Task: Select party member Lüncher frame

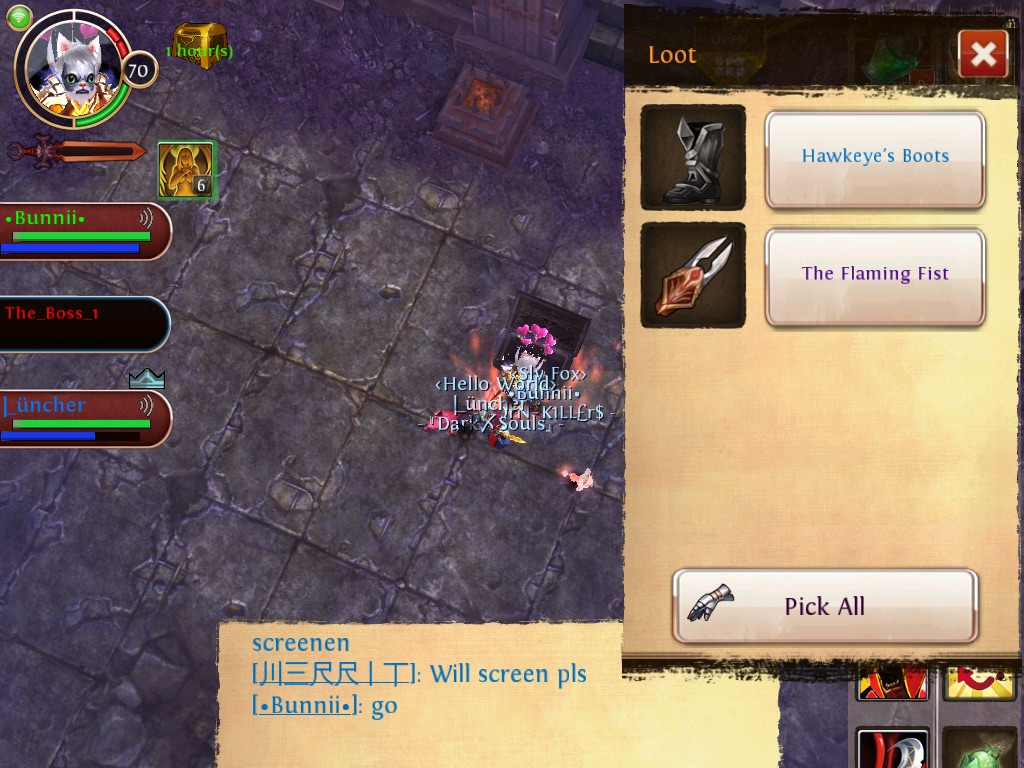Action: pos(84,418)
